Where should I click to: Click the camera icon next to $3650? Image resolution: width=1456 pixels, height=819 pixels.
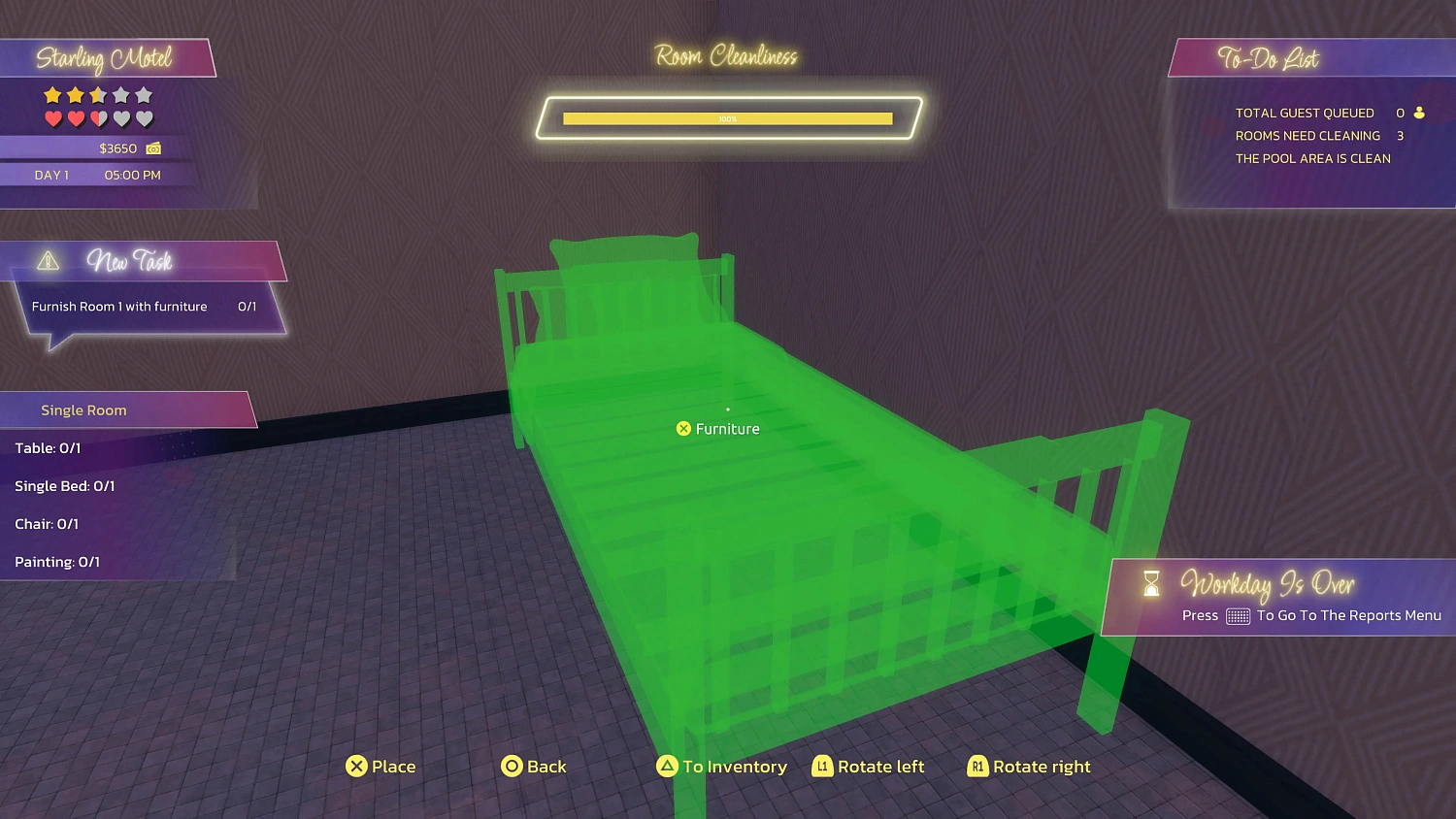pos(153,148)
